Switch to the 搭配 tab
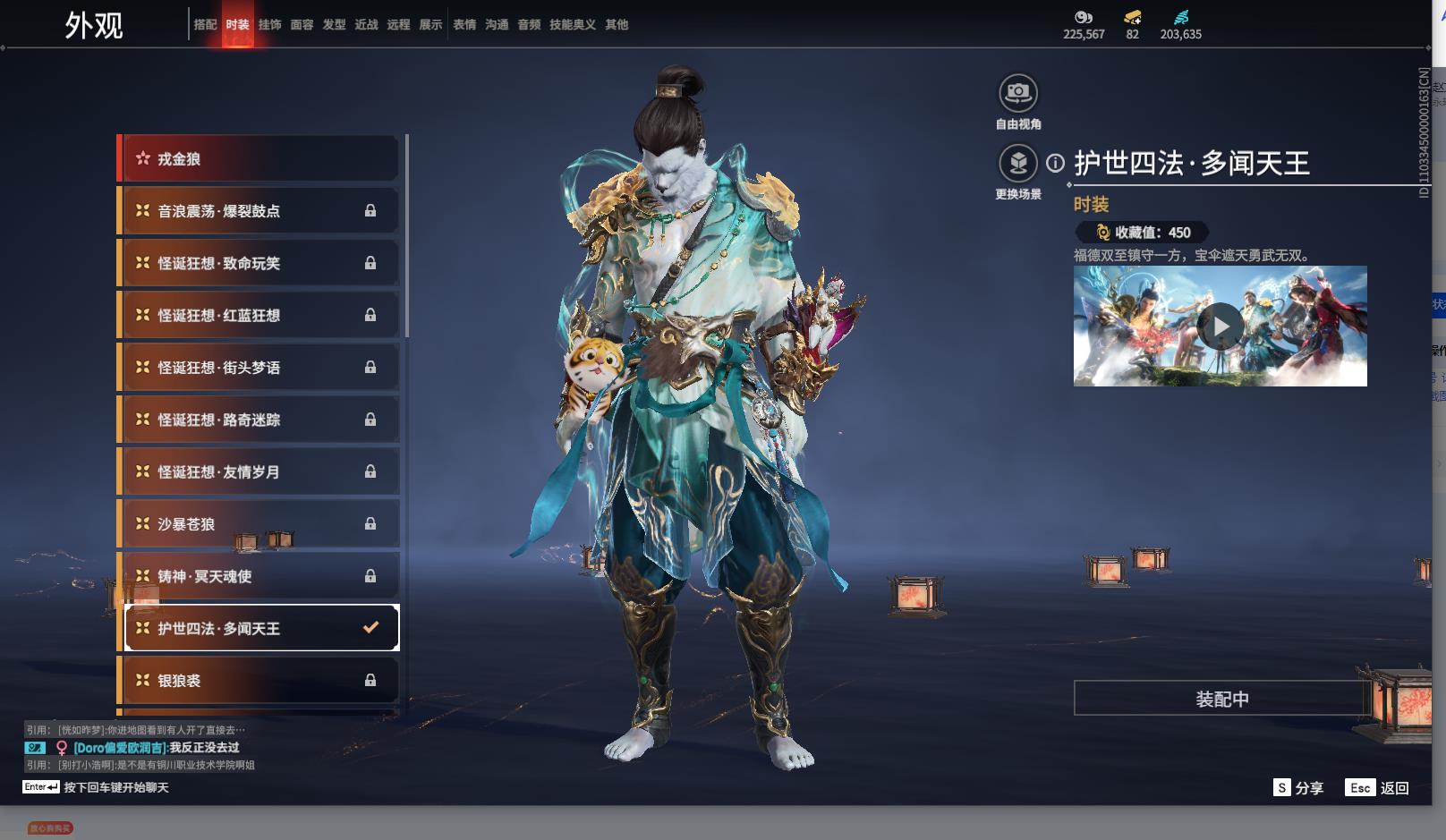Image resolution: width=1446 pixels, height=840 pixels. [x=205, y=25]
